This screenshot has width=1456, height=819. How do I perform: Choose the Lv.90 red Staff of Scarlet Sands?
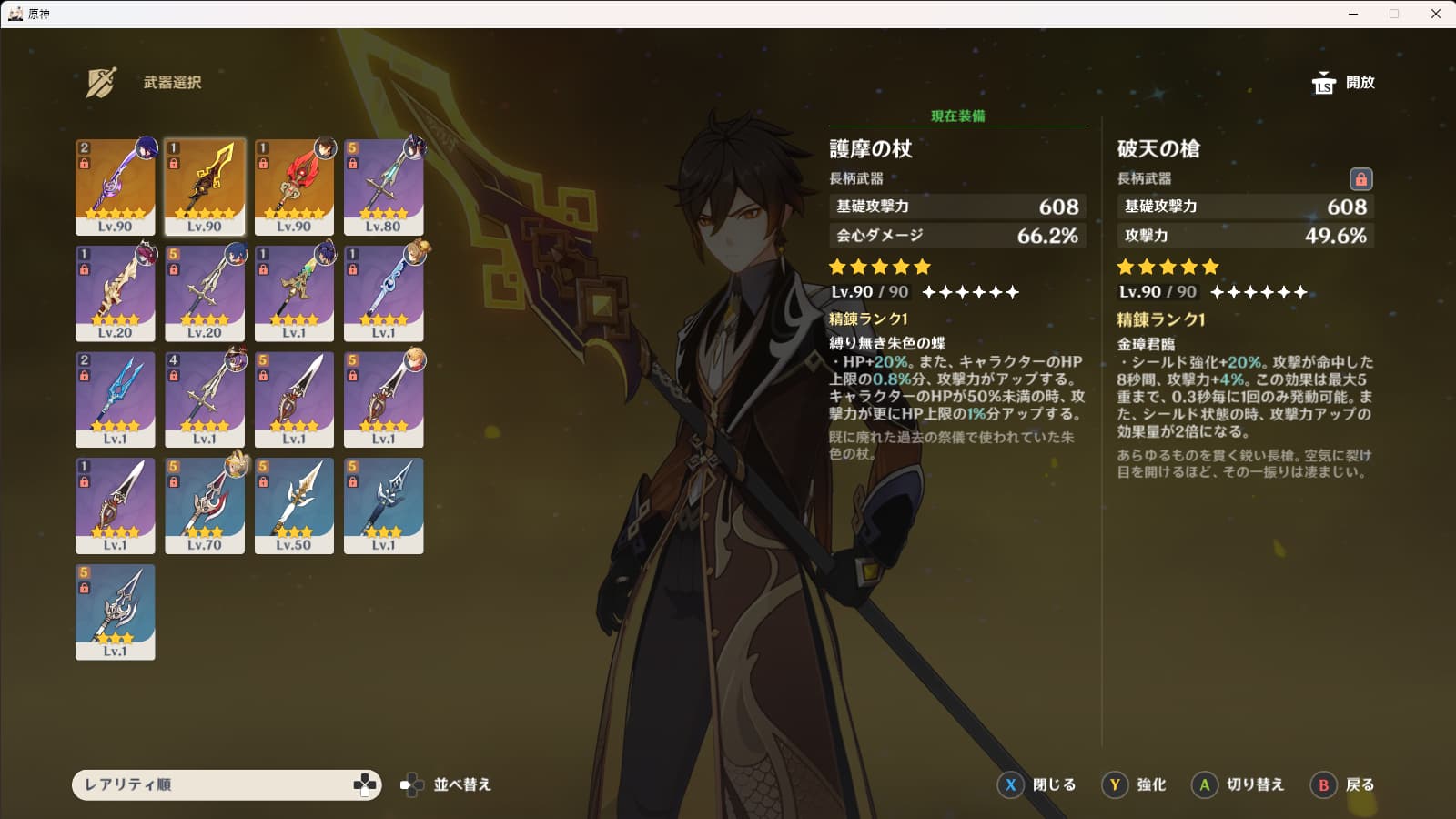coord(294,187)
